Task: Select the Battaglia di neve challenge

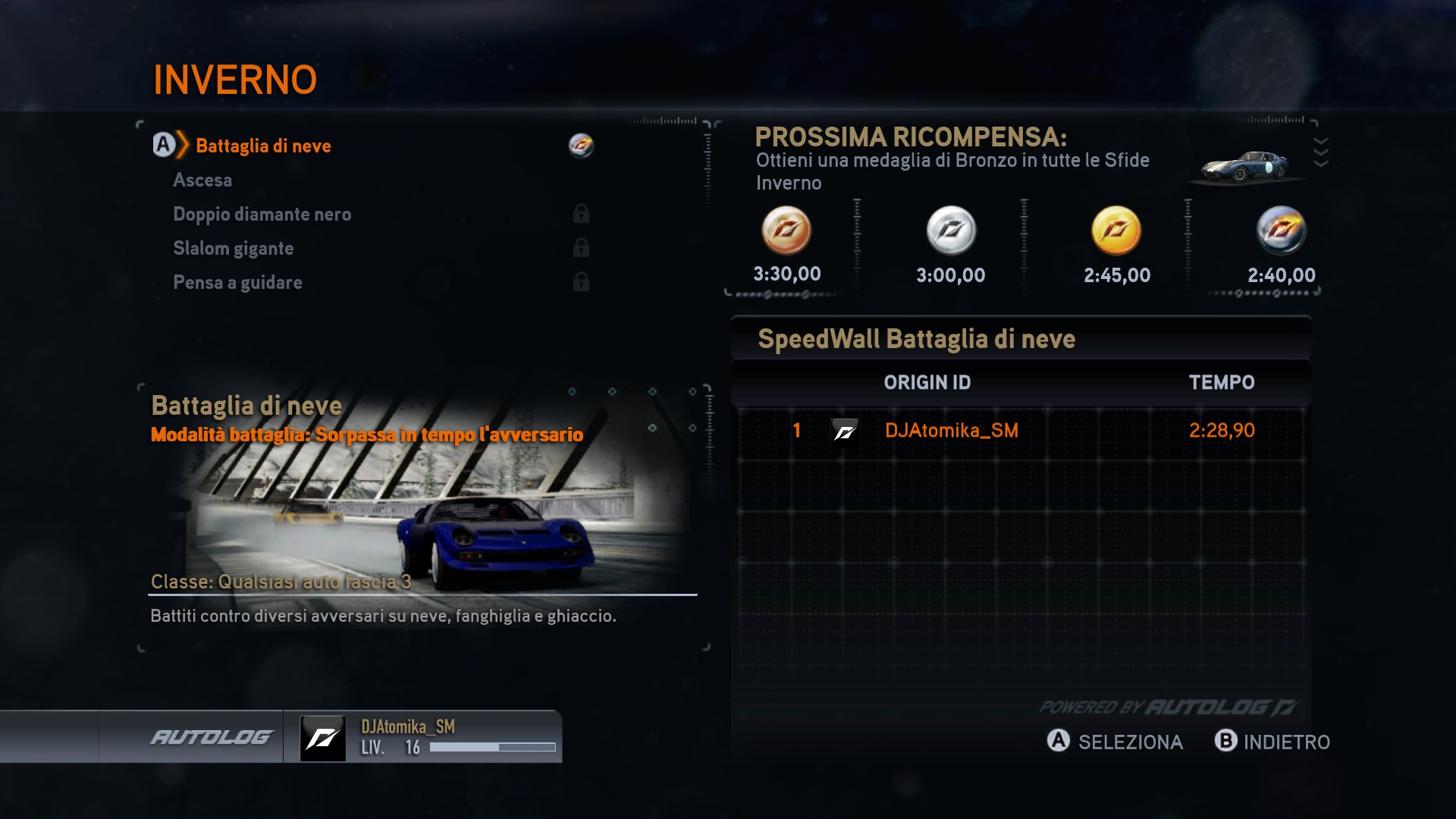Action: [263, 146]
